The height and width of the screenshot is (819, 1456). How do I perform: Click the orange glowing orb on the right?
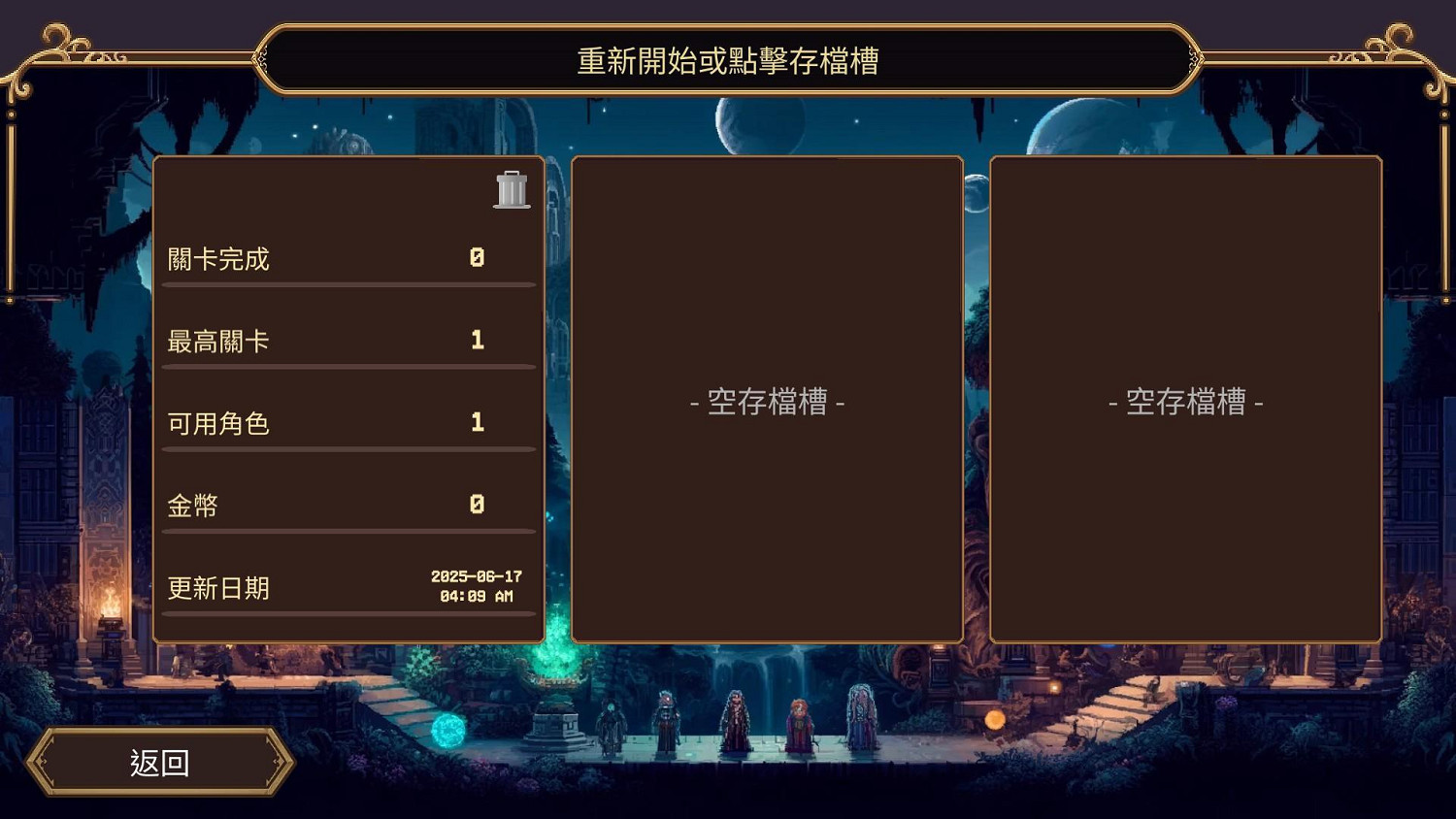coord(995,719)
